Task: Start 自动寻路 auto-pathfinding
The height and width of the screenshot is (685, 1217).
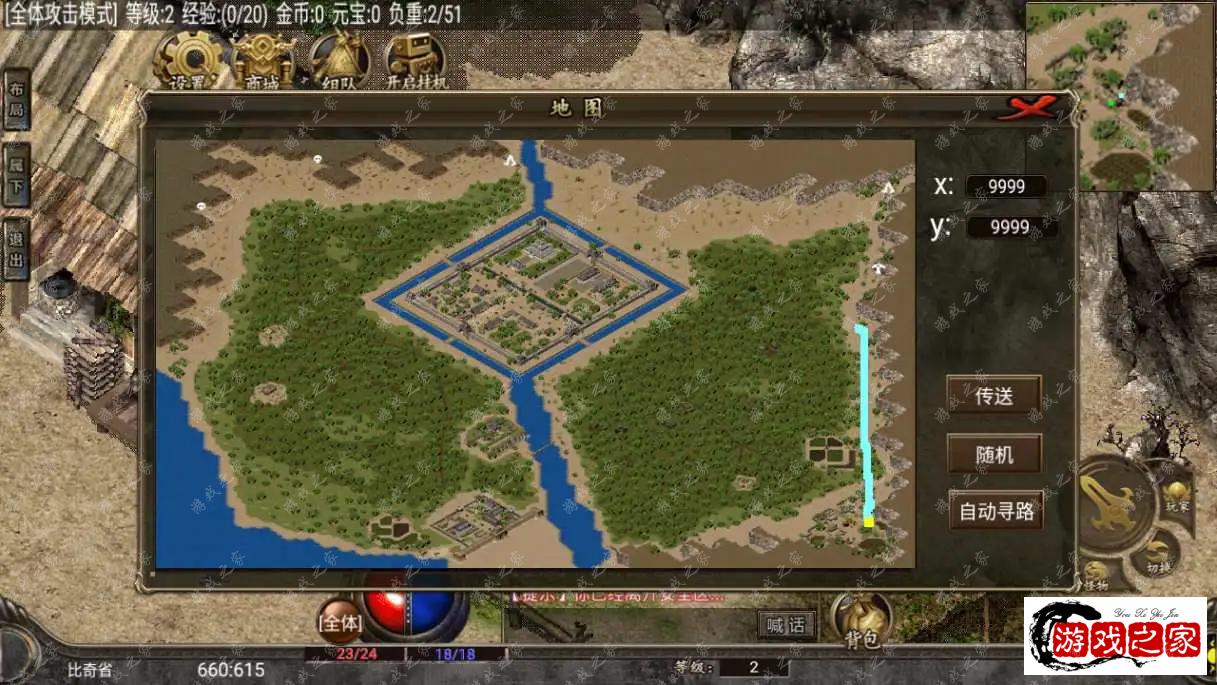Action: click(996, 511)
